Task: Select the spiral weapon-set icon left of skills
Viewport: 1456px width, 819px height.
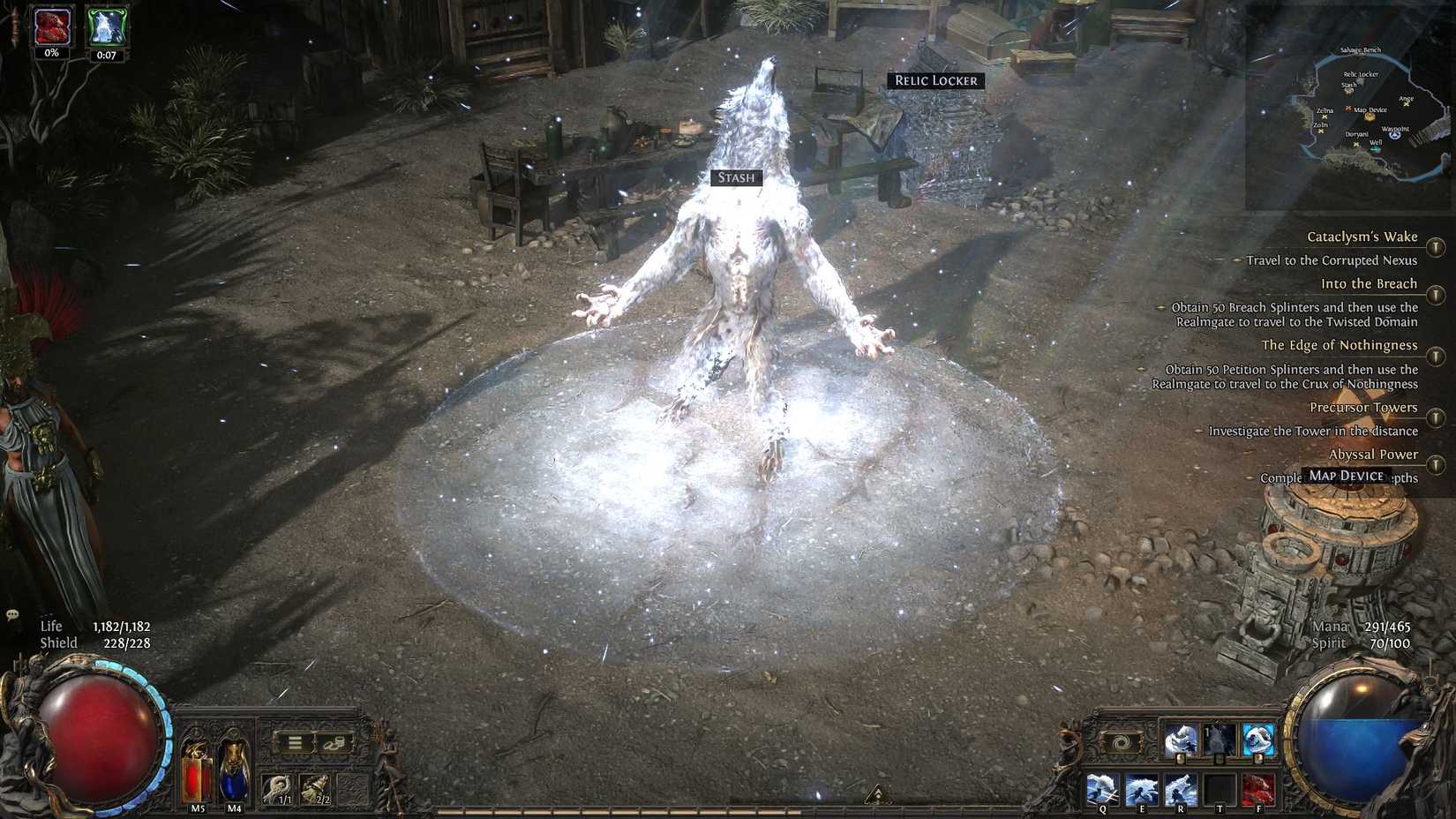Action: tap(1122, 741)
